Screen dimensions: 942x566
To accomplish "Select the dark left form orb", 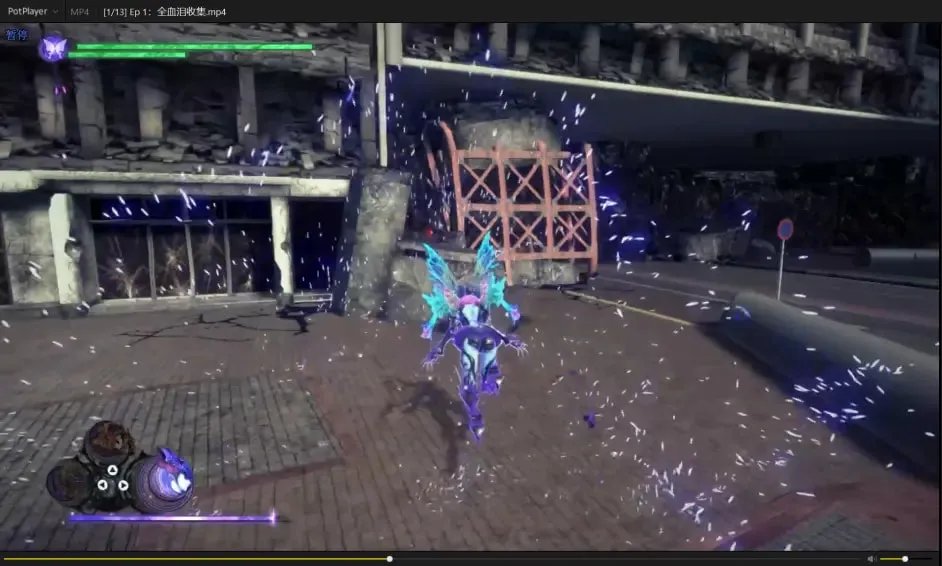I will 68,481.
